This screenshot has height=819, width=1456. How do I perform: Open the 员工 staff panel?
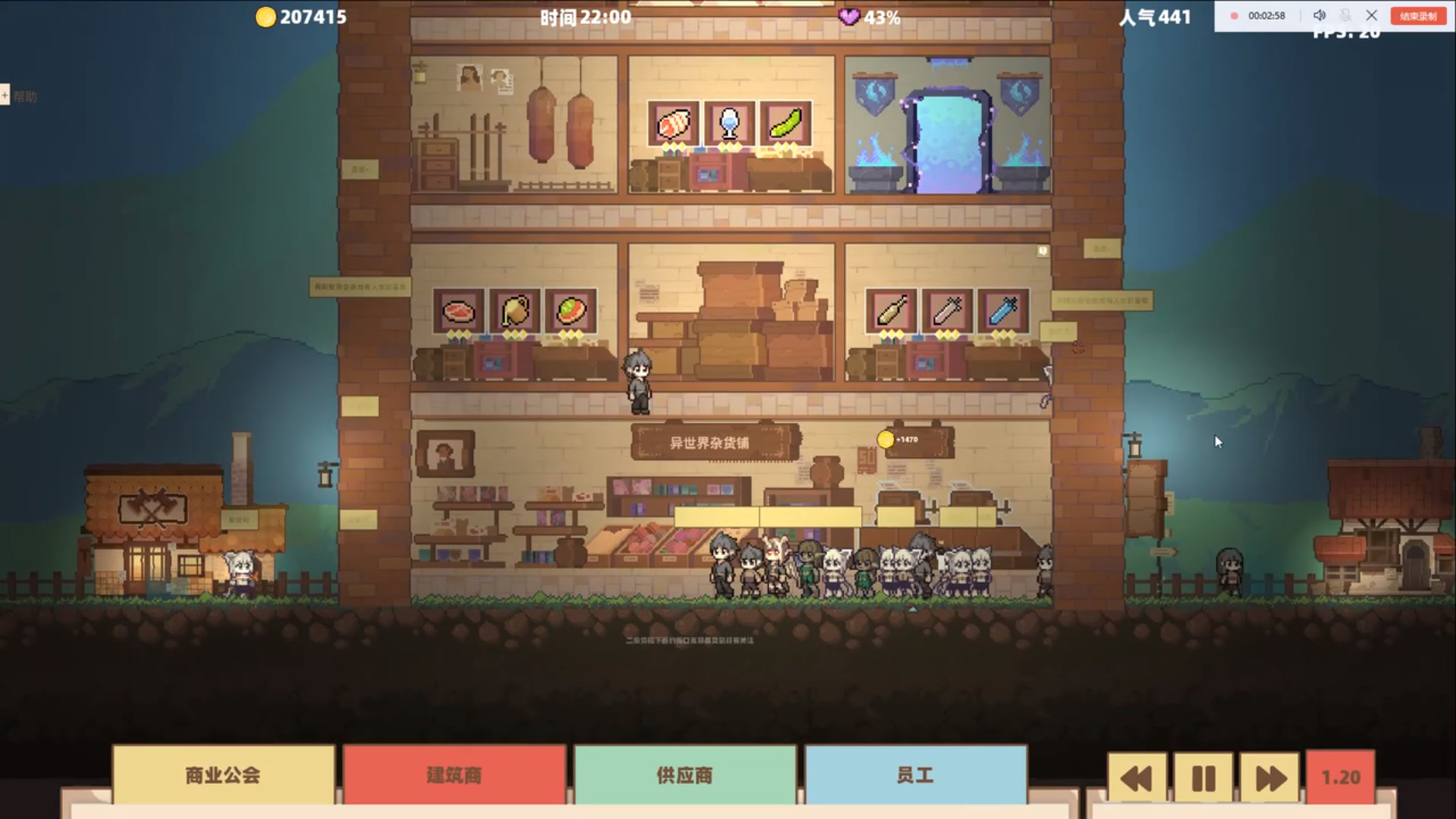(915, 774)
